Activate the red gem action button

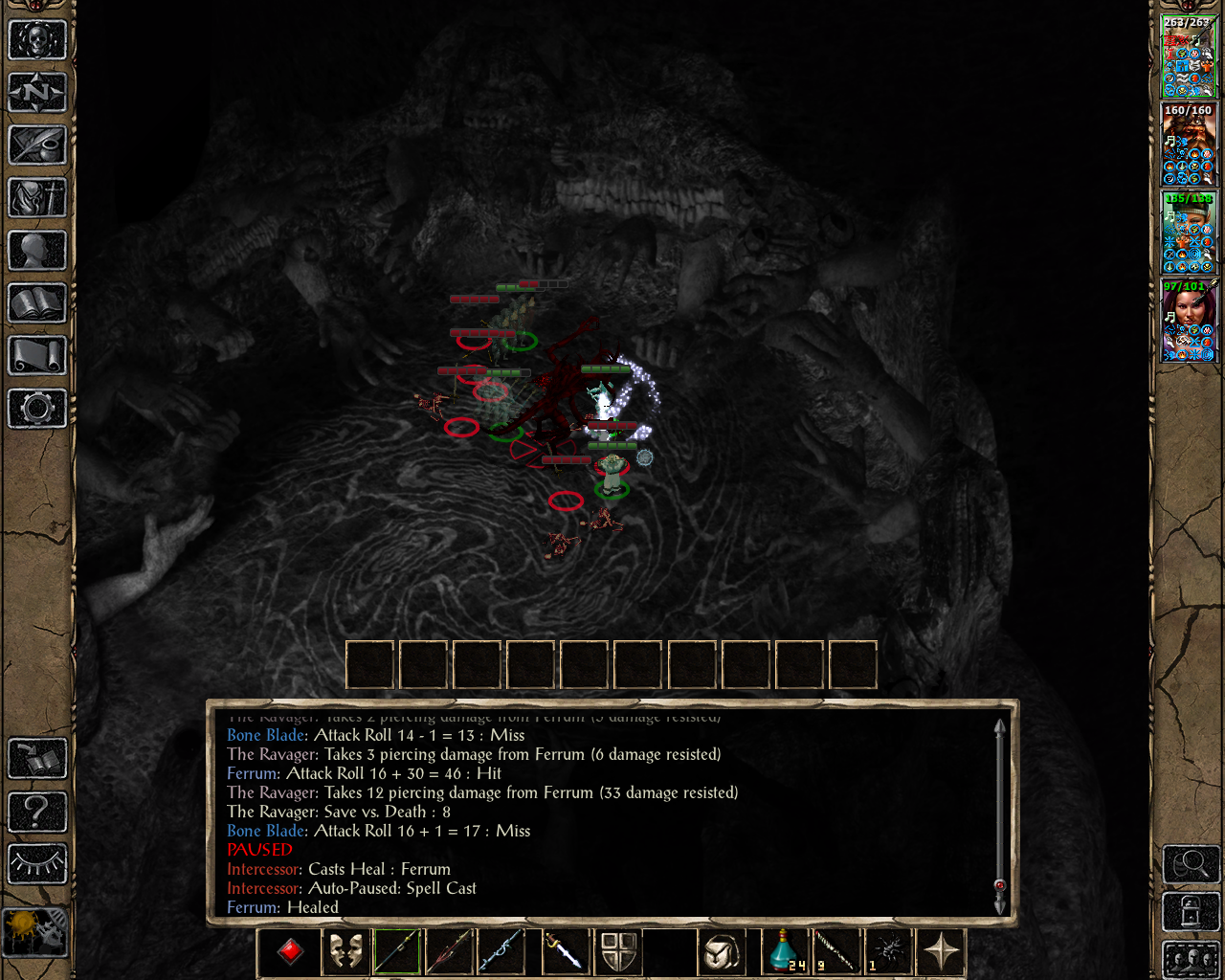pos(290,951)
